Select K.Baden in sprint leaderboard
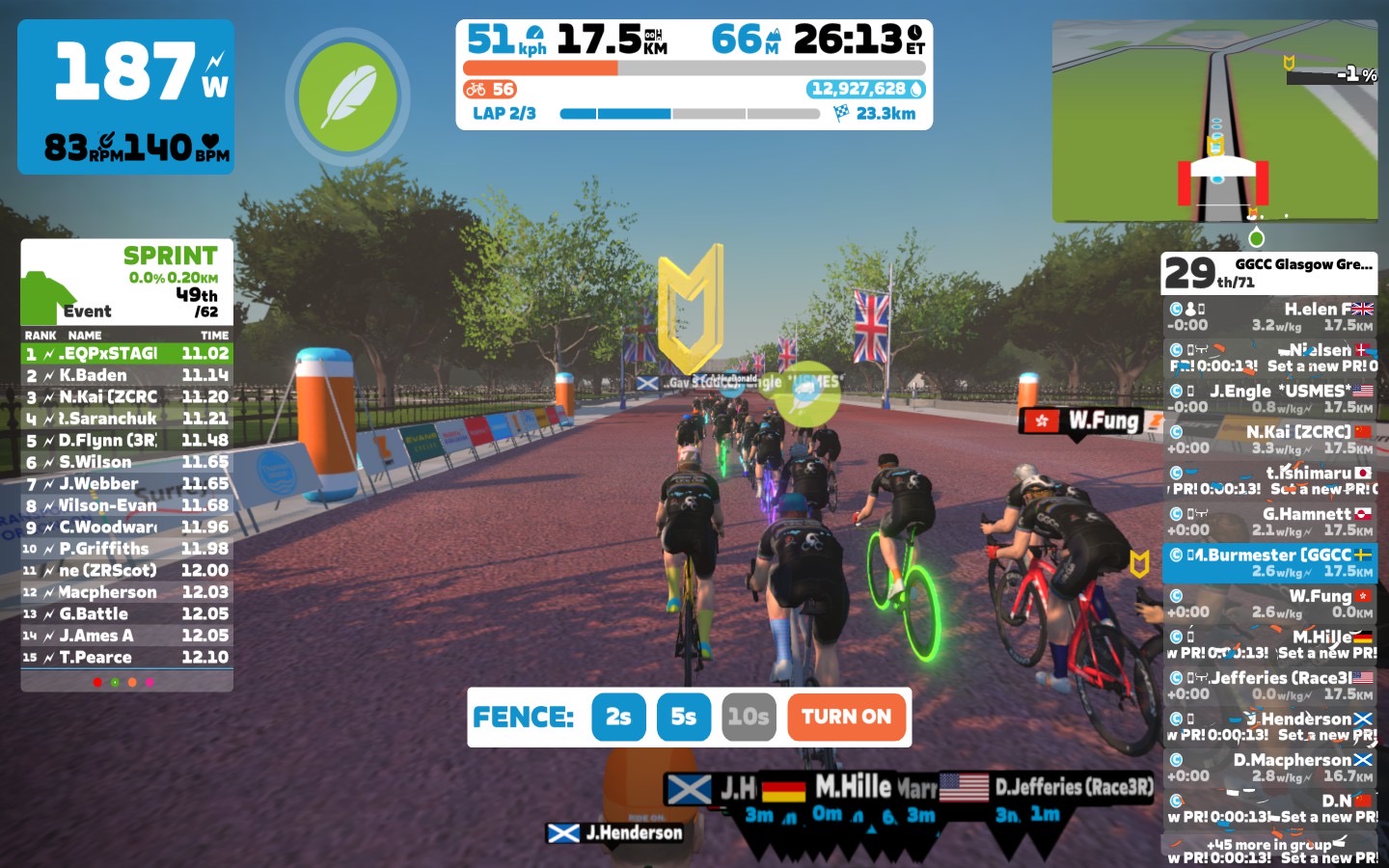This screenshot has width=1389, height=868. pos(126,375)
